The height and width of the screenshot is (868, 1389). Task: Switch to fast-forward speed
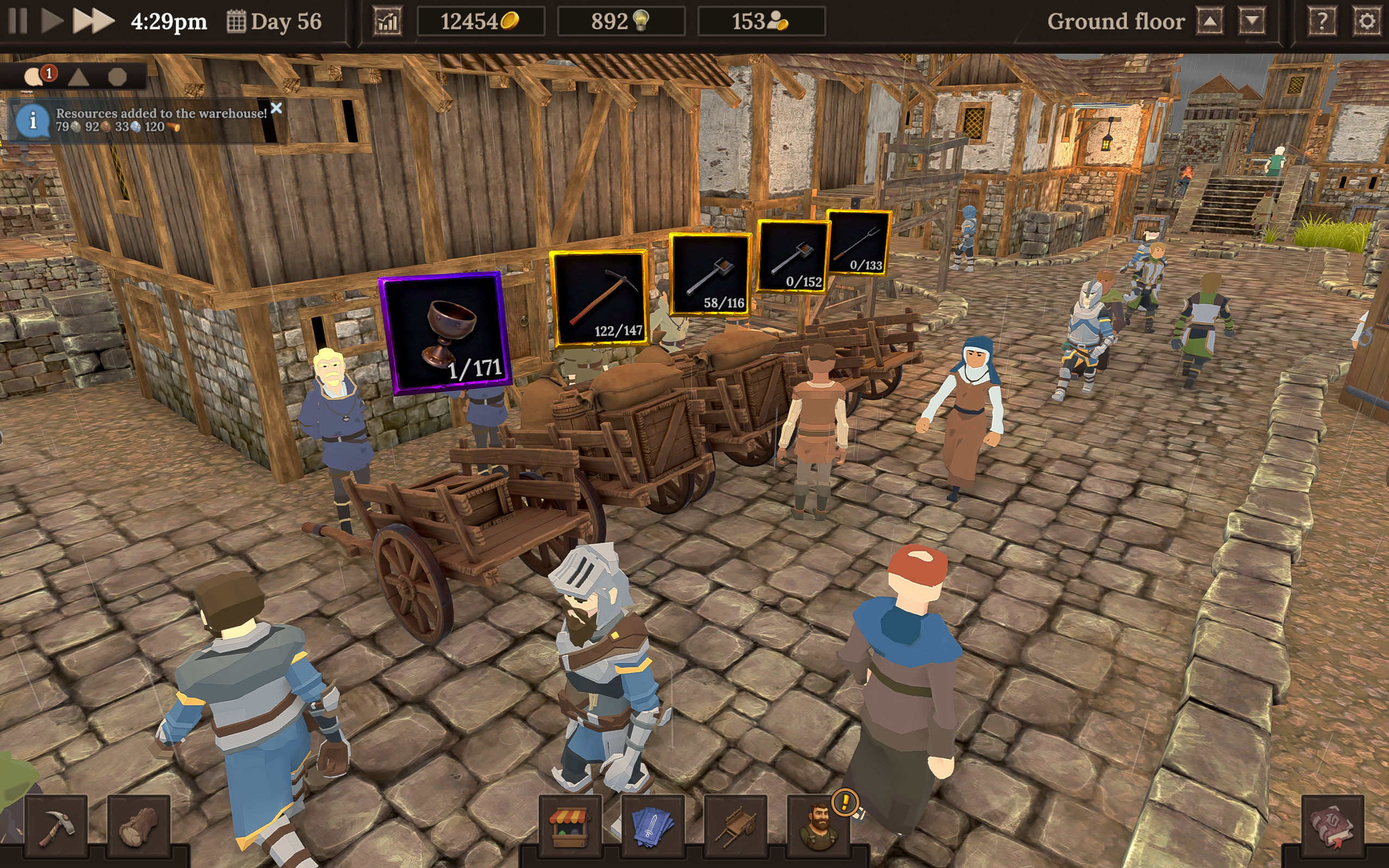click(93, 21)
